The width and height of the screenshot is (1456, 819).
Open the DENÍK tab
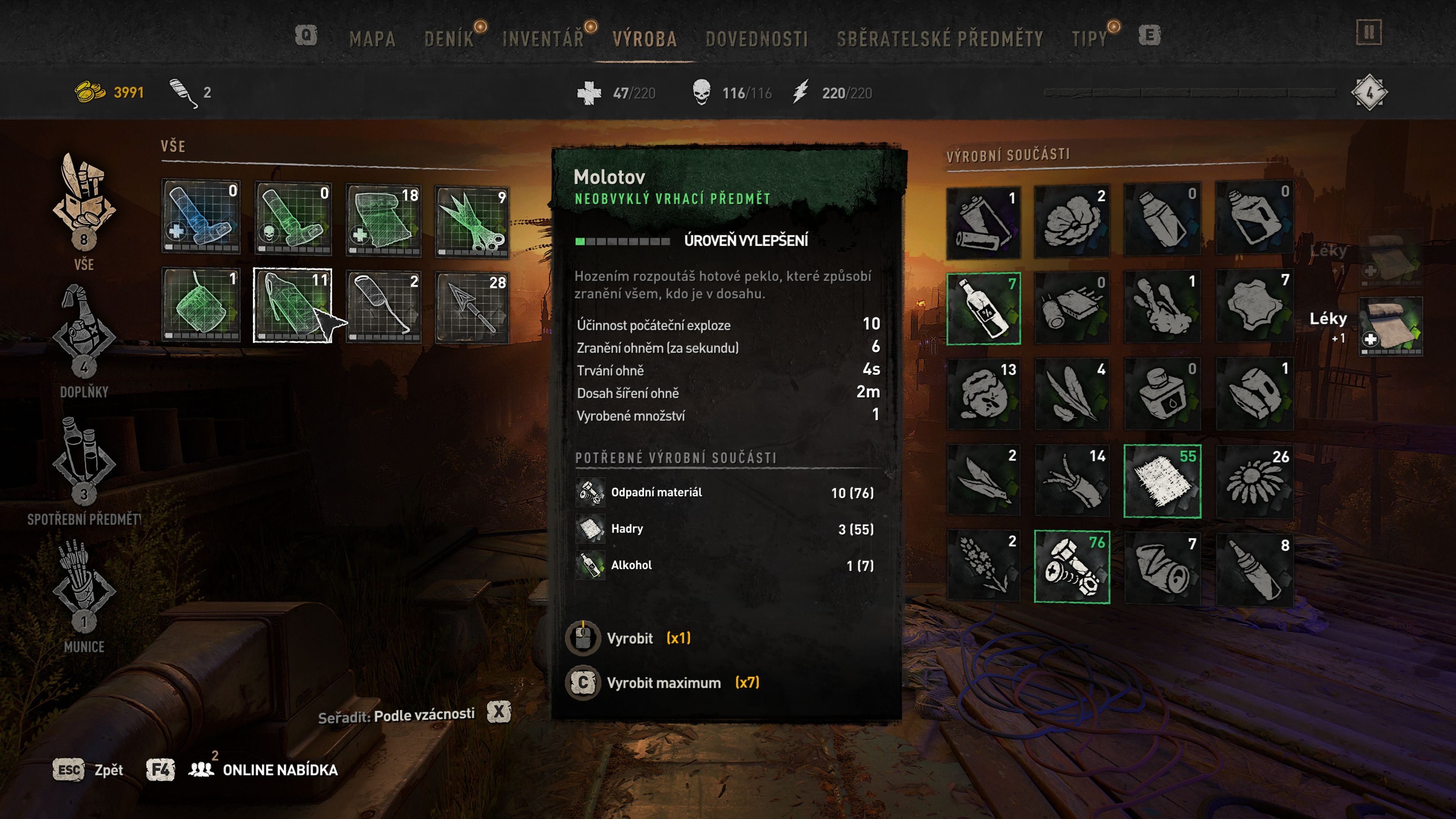tap(449, 39)
